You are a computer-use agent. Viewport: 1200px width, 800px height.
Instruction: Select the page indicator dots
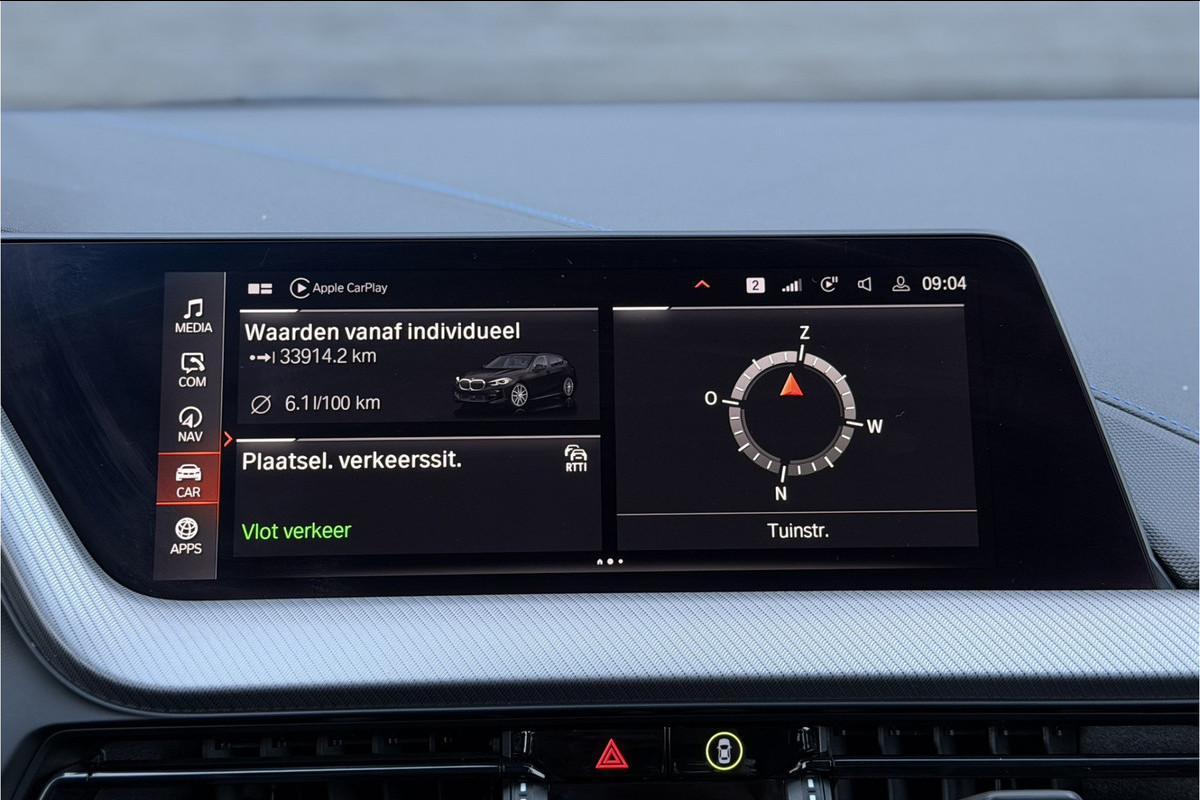coord(609,561)
